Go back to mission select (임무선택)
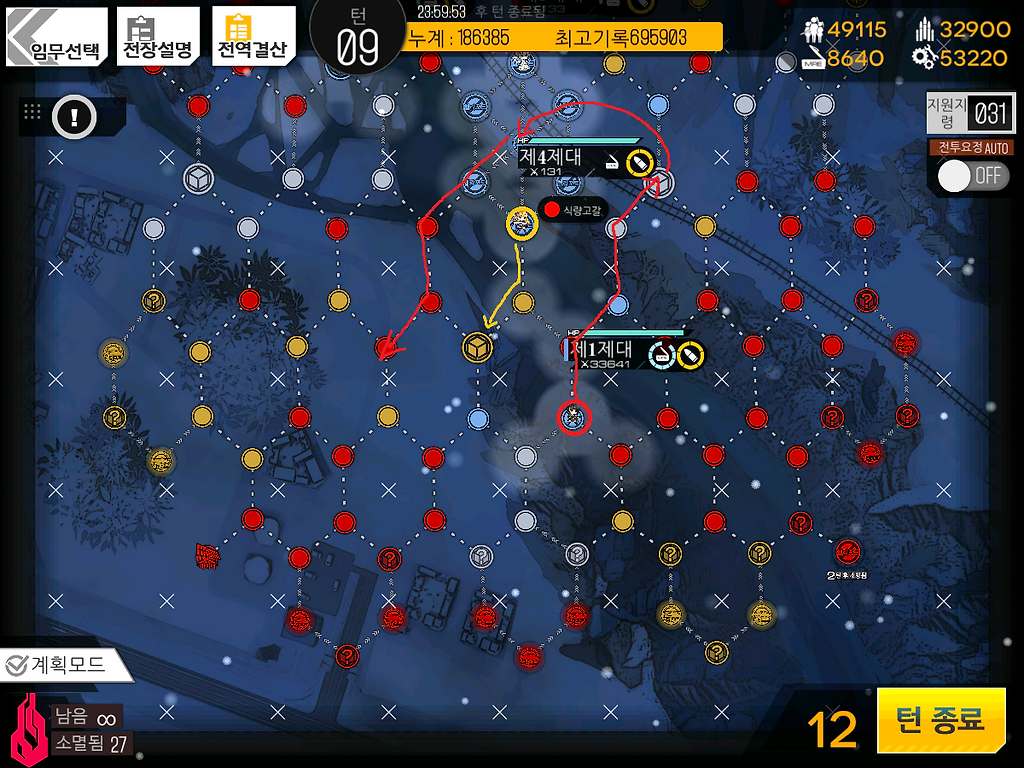1024x768 pixels. coord(57,39)
